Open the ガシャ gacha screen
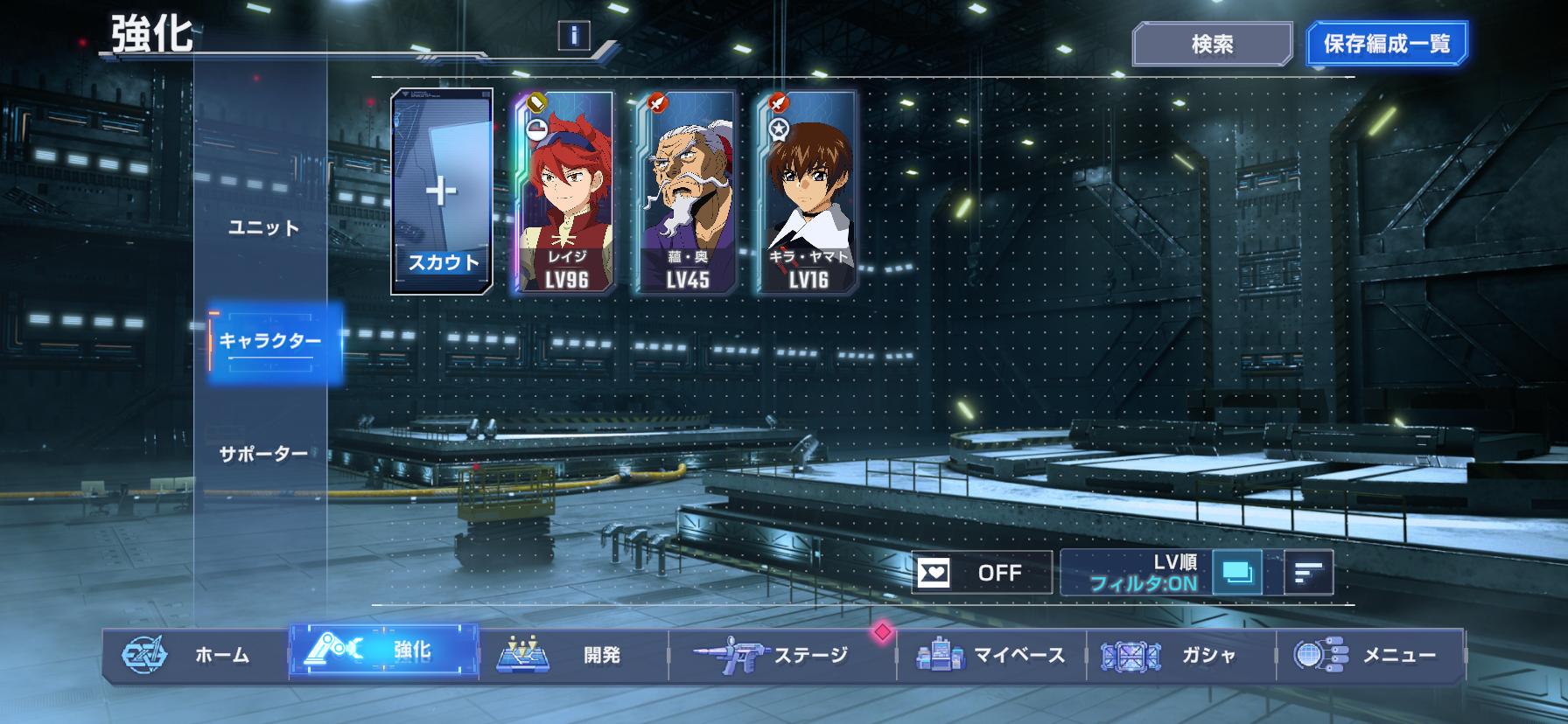Viewport: 1568px width, 724px height. point(1180,654)
